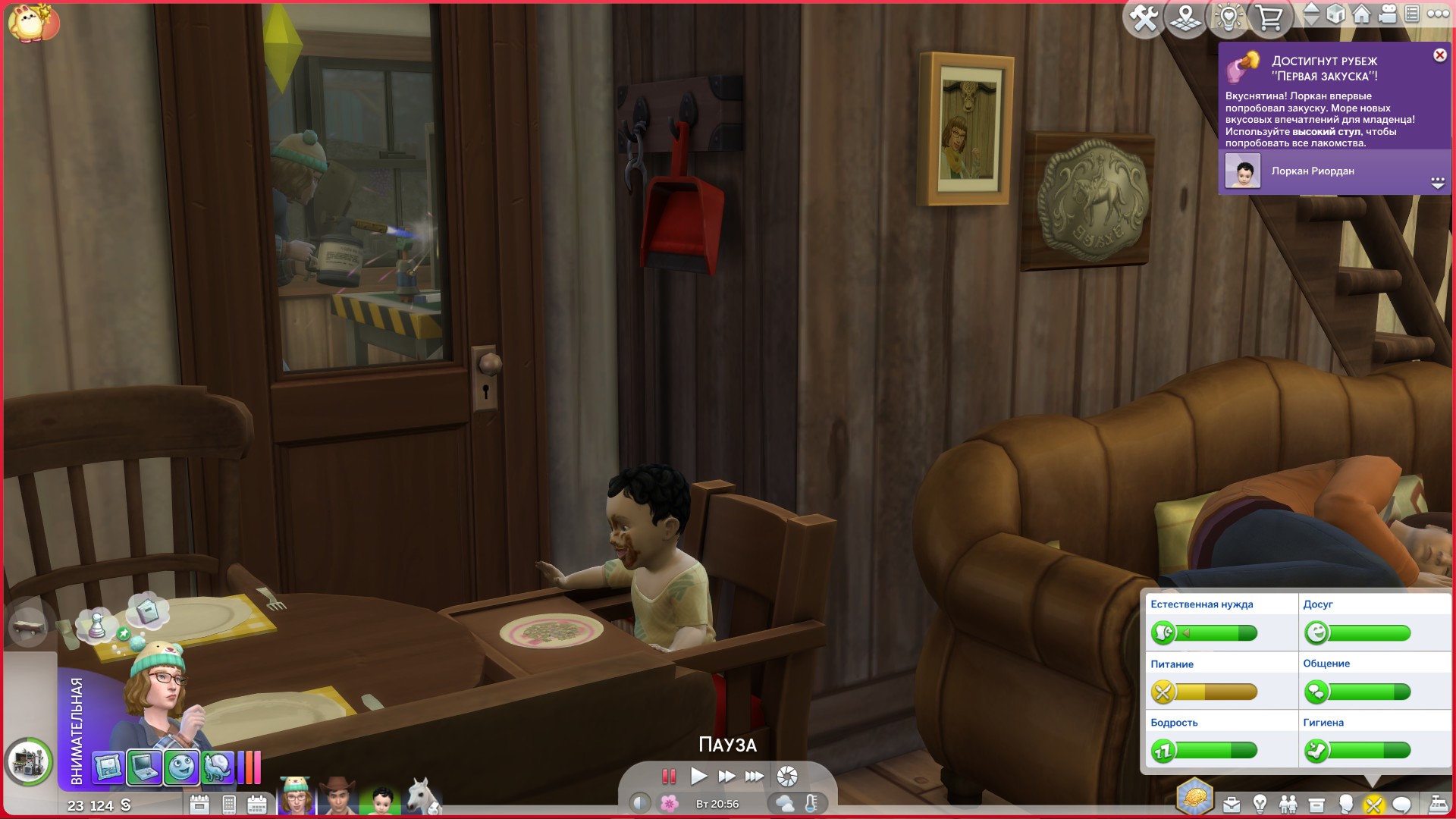Open the career briefcase panel
The image size is (1456, 819).
pyautogui.click(x=1232, y=804)
